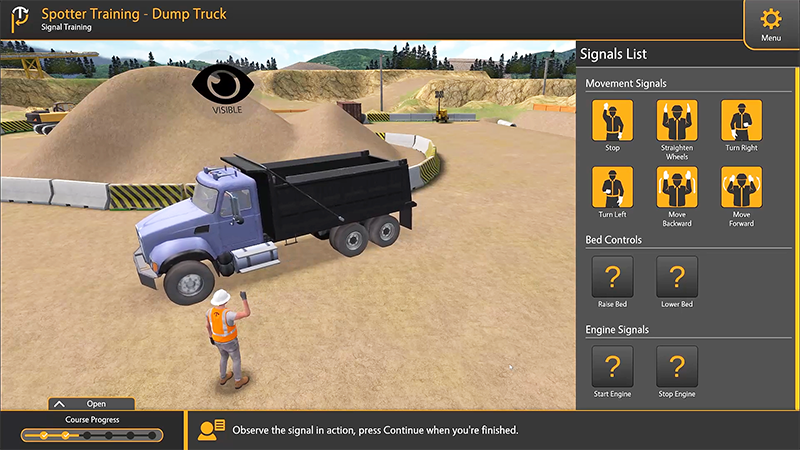Expand the Open panel tab
Screen dimensions: 800x450
tap(91, 404)
